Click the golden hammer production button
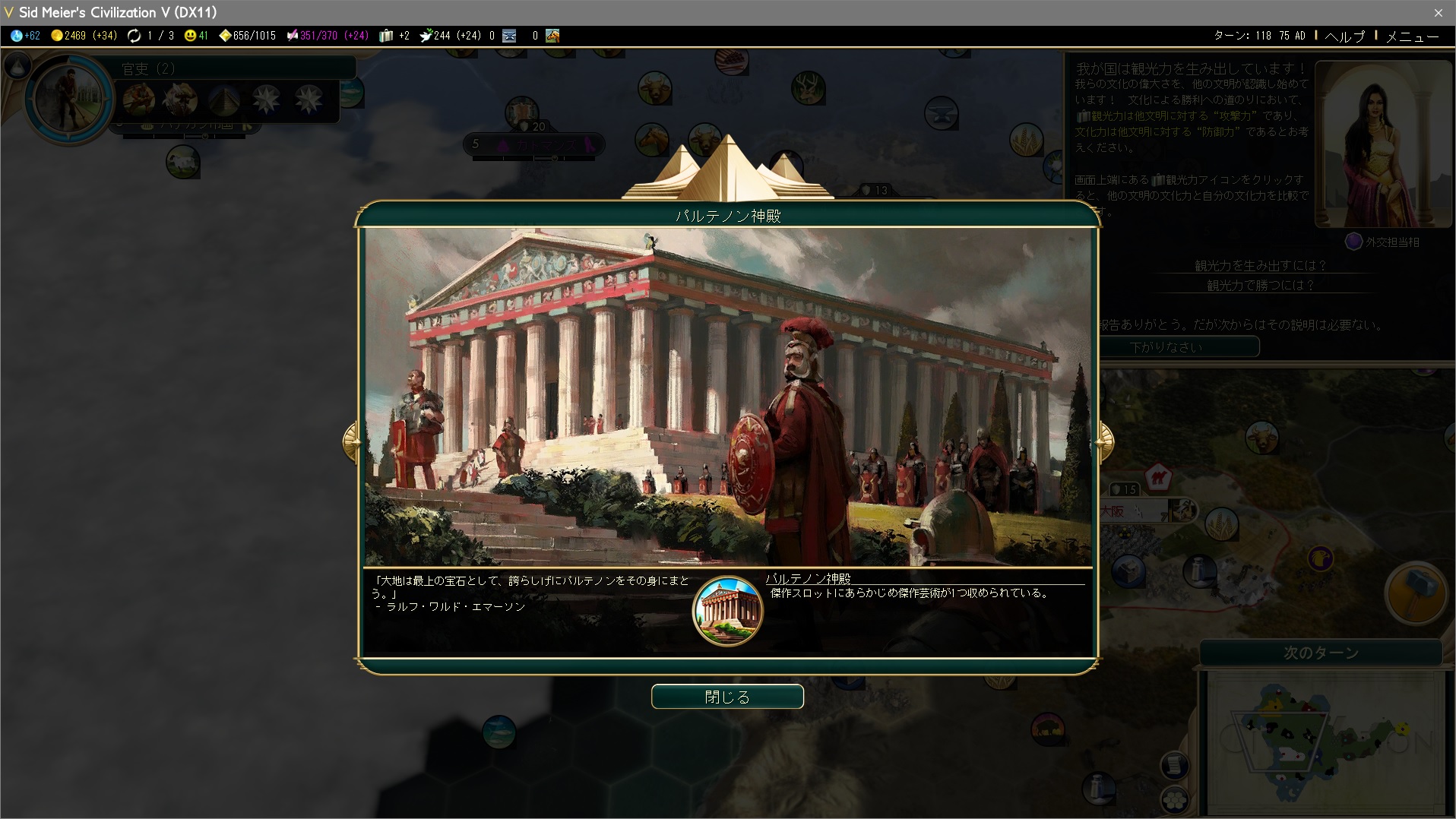1456x819 pixels. [1415, 593]
